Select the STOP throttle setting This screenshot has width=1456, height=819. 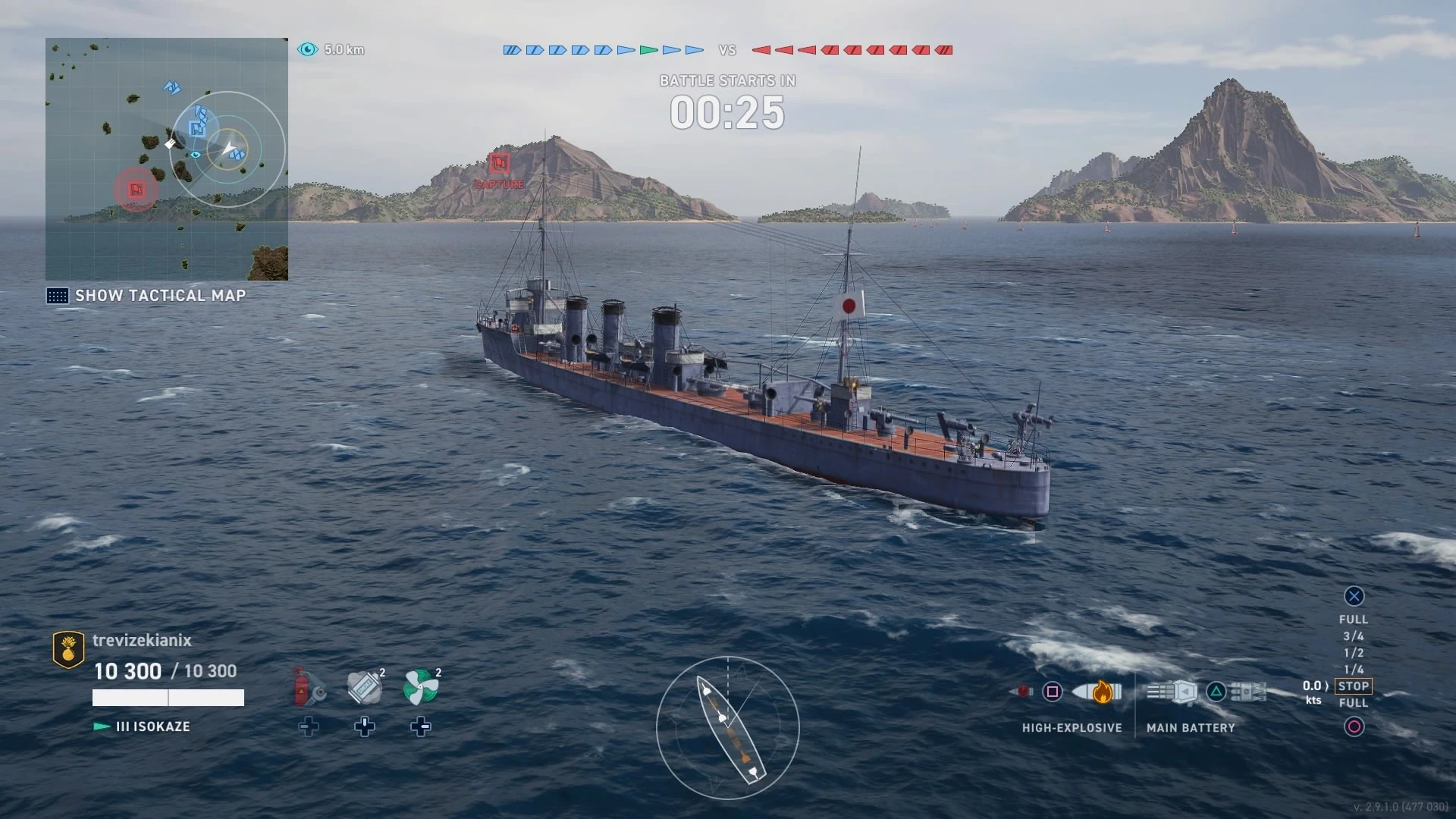tap(1354, 686)
